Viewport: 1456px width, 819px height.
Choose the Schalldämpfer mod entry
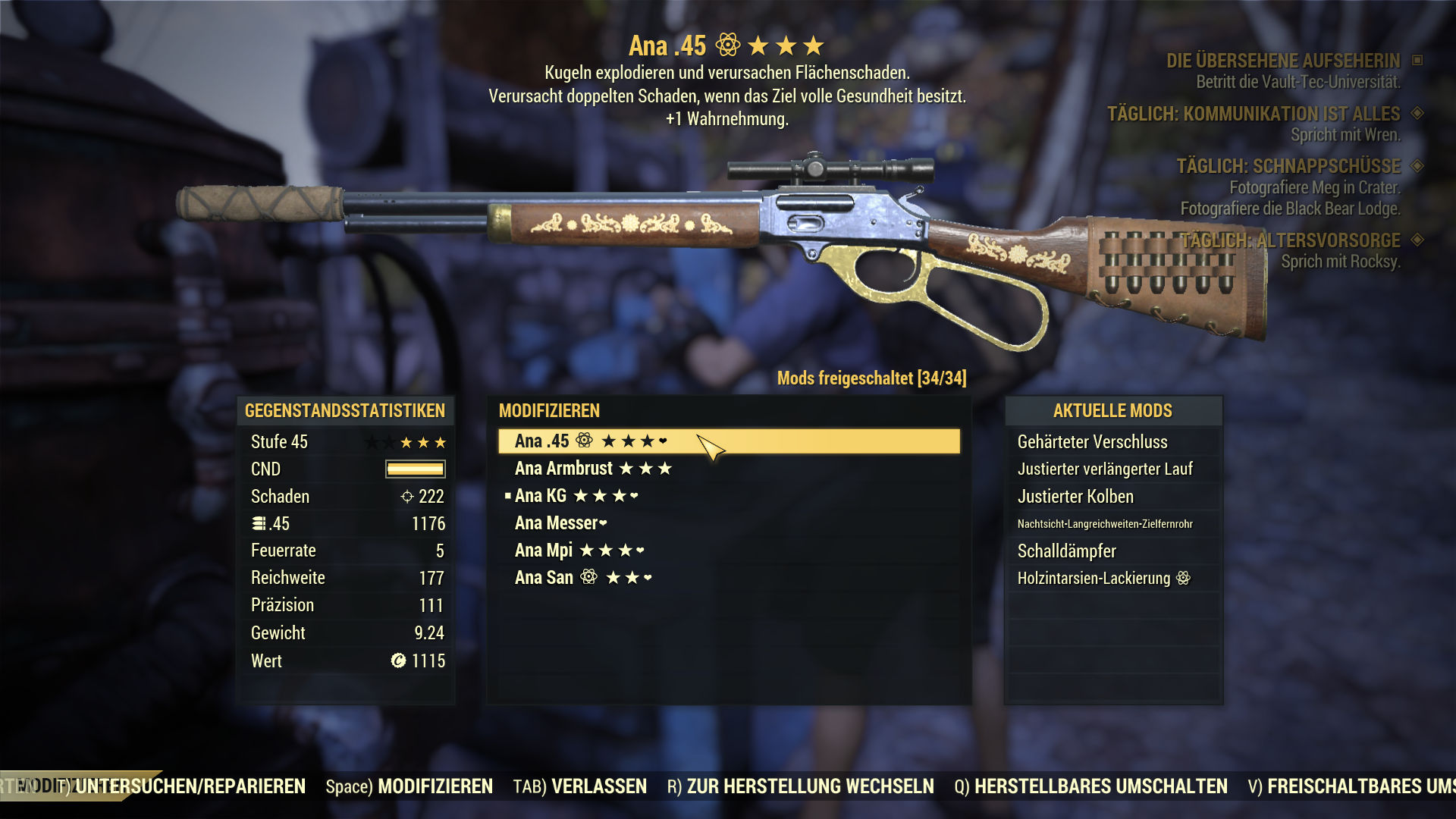pyautogui.click(x=1066, y=551)
